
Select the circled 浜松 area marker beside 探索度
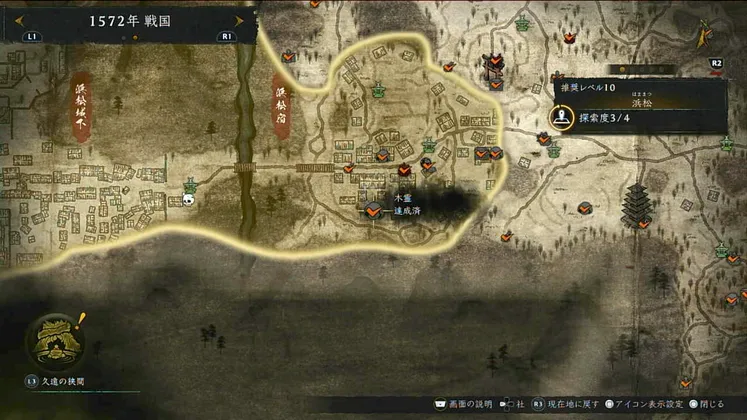coord(561,118)
